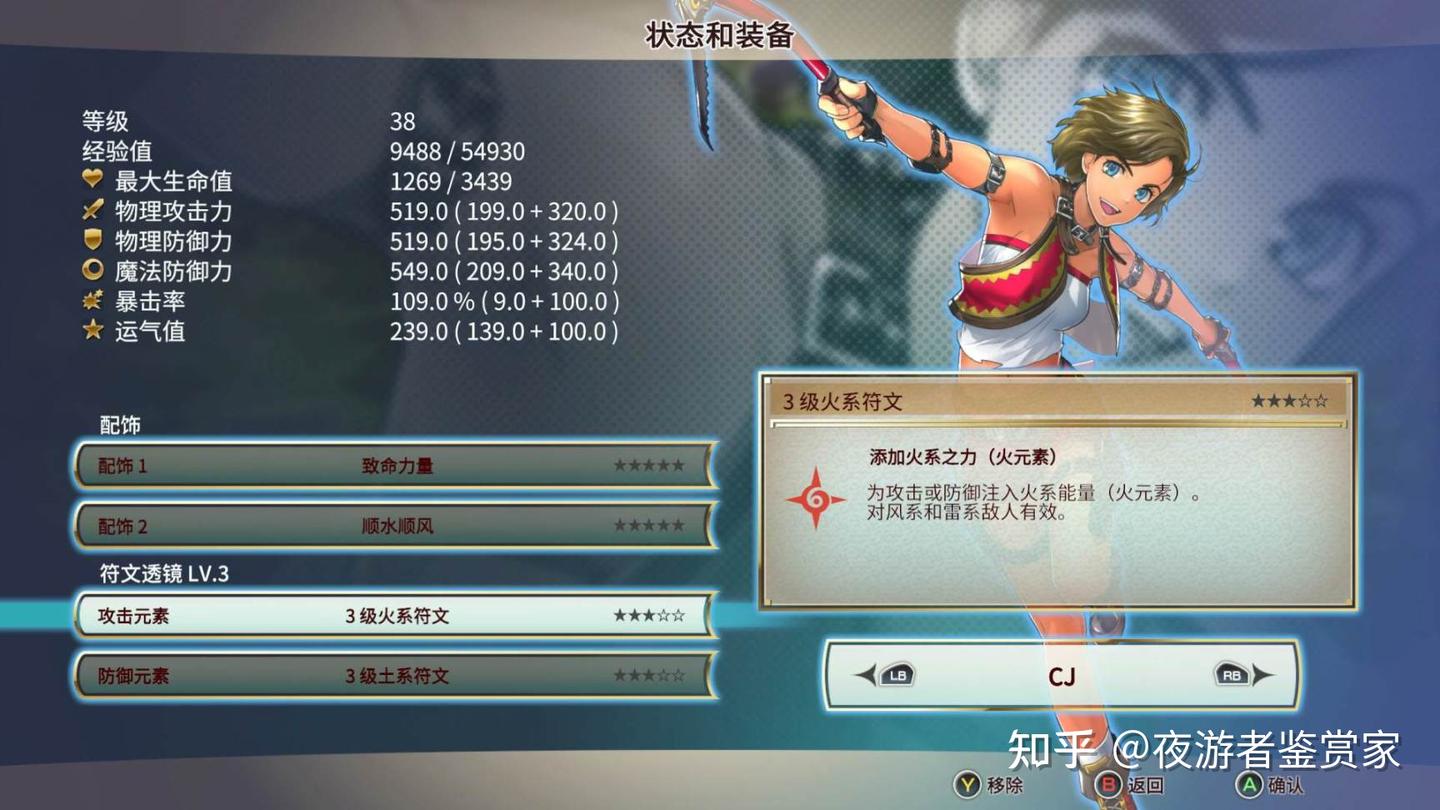1440x810 pixels.
Task: Switch to next character with right arrow
Action: [1244, 676]
